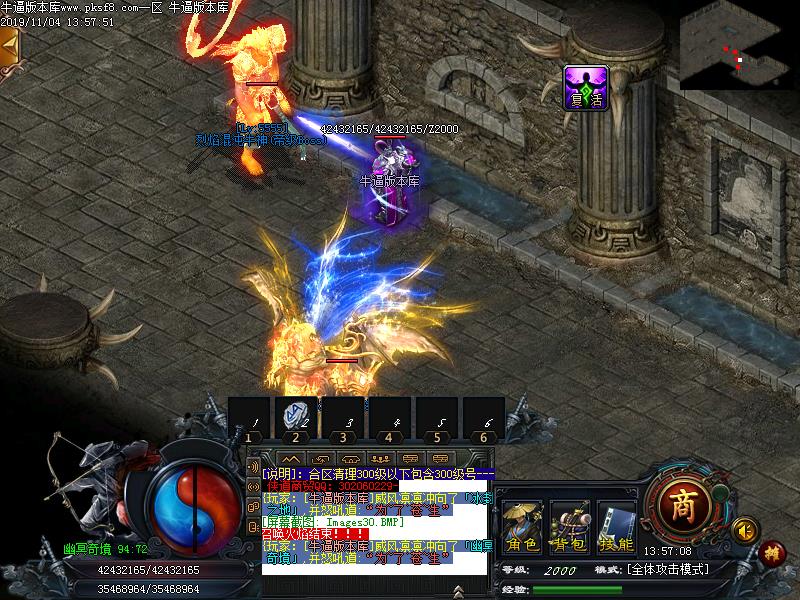Screen dimensions: 800x600
Task: Toggle the top speaker chat filter icon
Action: (253, 469)
